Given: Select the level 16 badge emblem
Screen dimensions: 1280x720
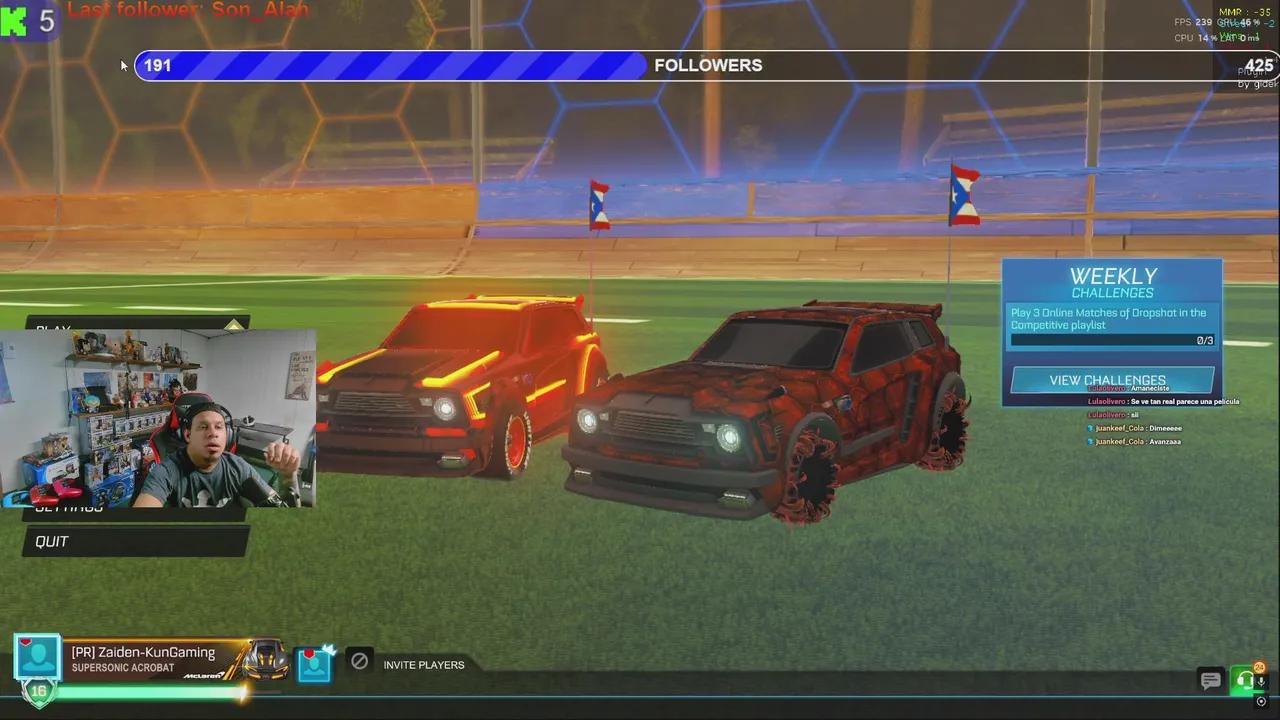Looking at the screenshot, I should pos(40,691).
